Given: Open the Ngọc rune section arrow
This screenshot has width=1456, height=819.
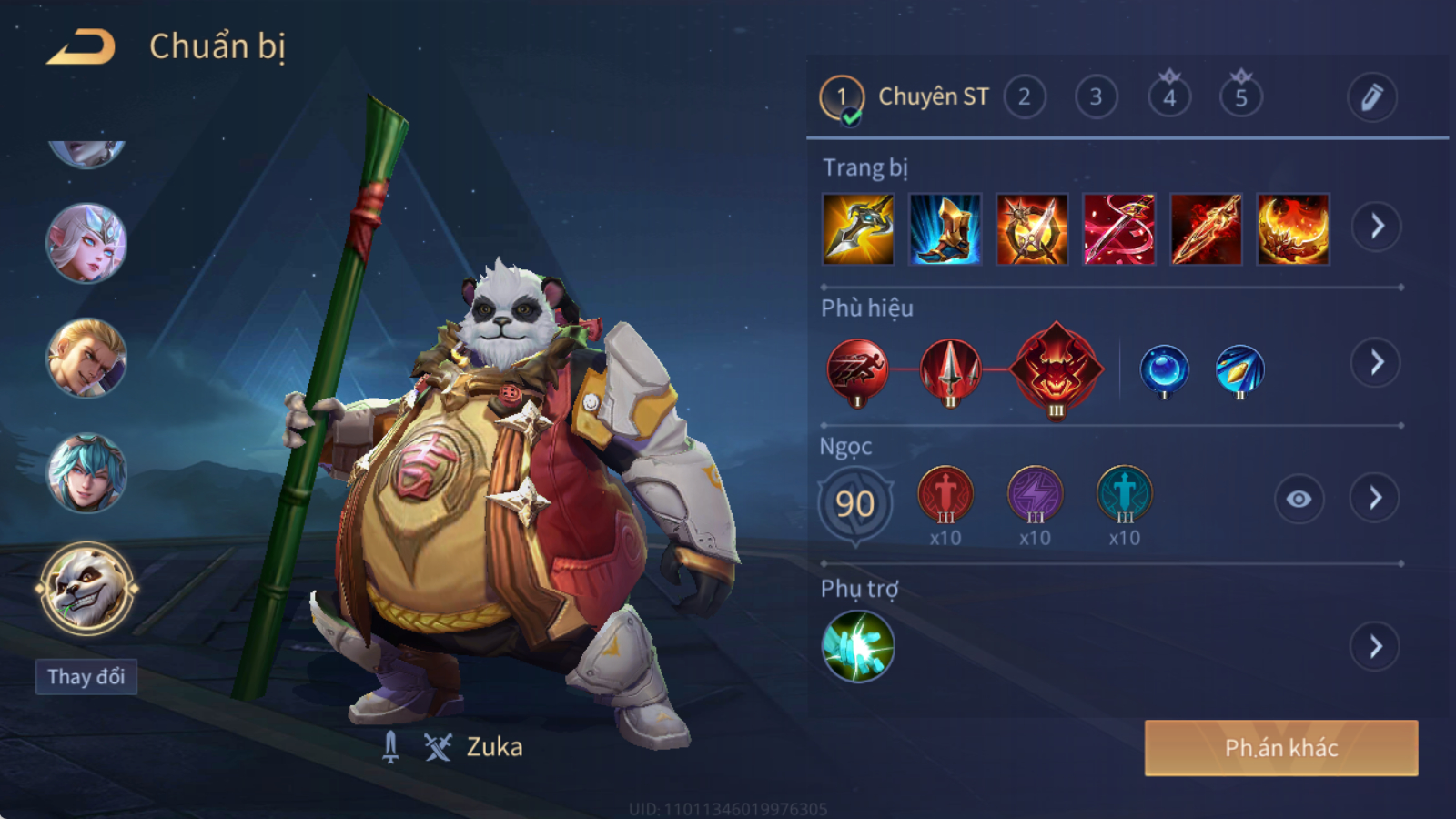Looking at the screenshot, I should click(x=1375, y=498).
